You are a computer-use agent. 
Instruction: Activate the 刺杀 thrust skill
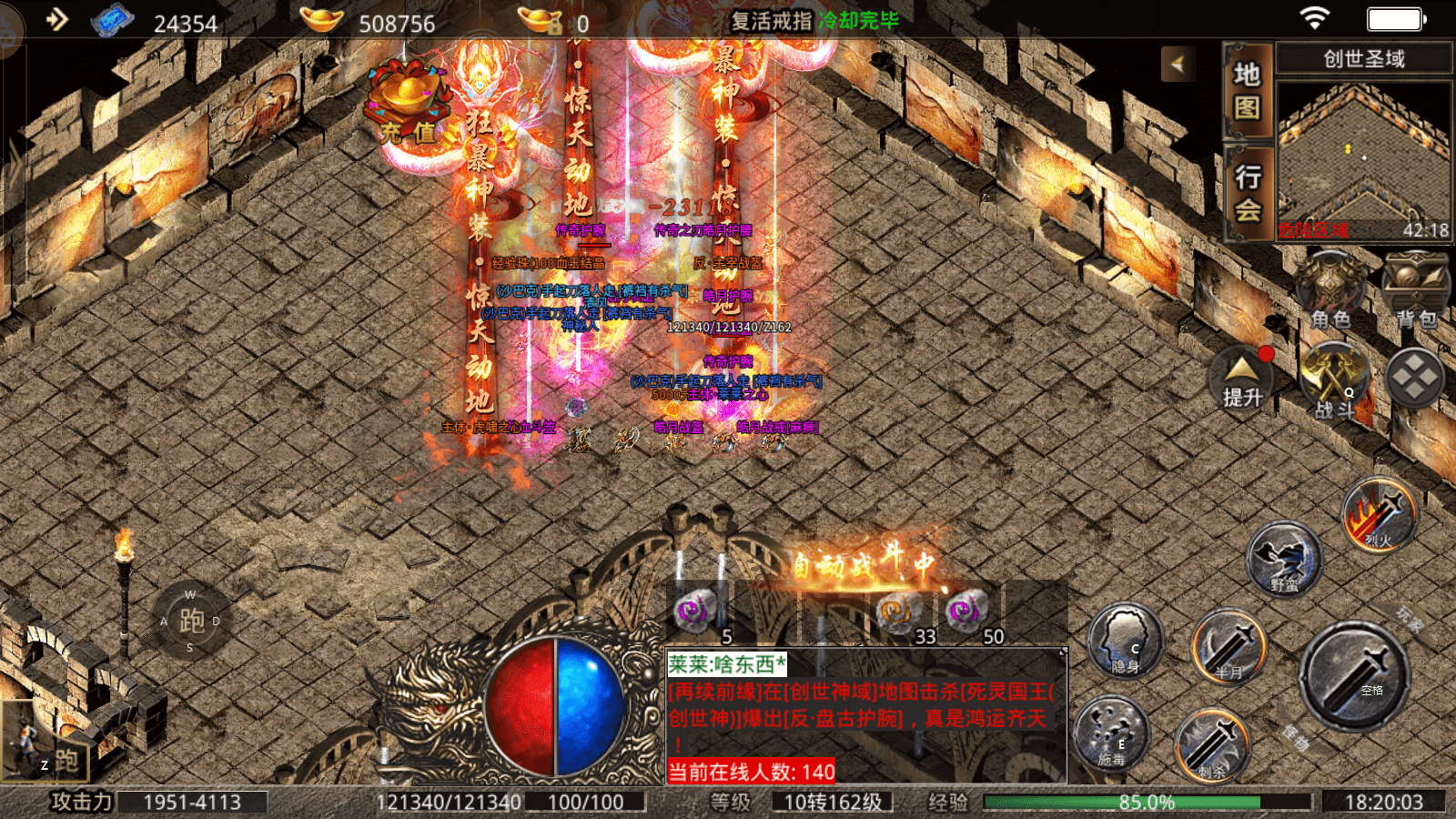(x=1211, y=744)
